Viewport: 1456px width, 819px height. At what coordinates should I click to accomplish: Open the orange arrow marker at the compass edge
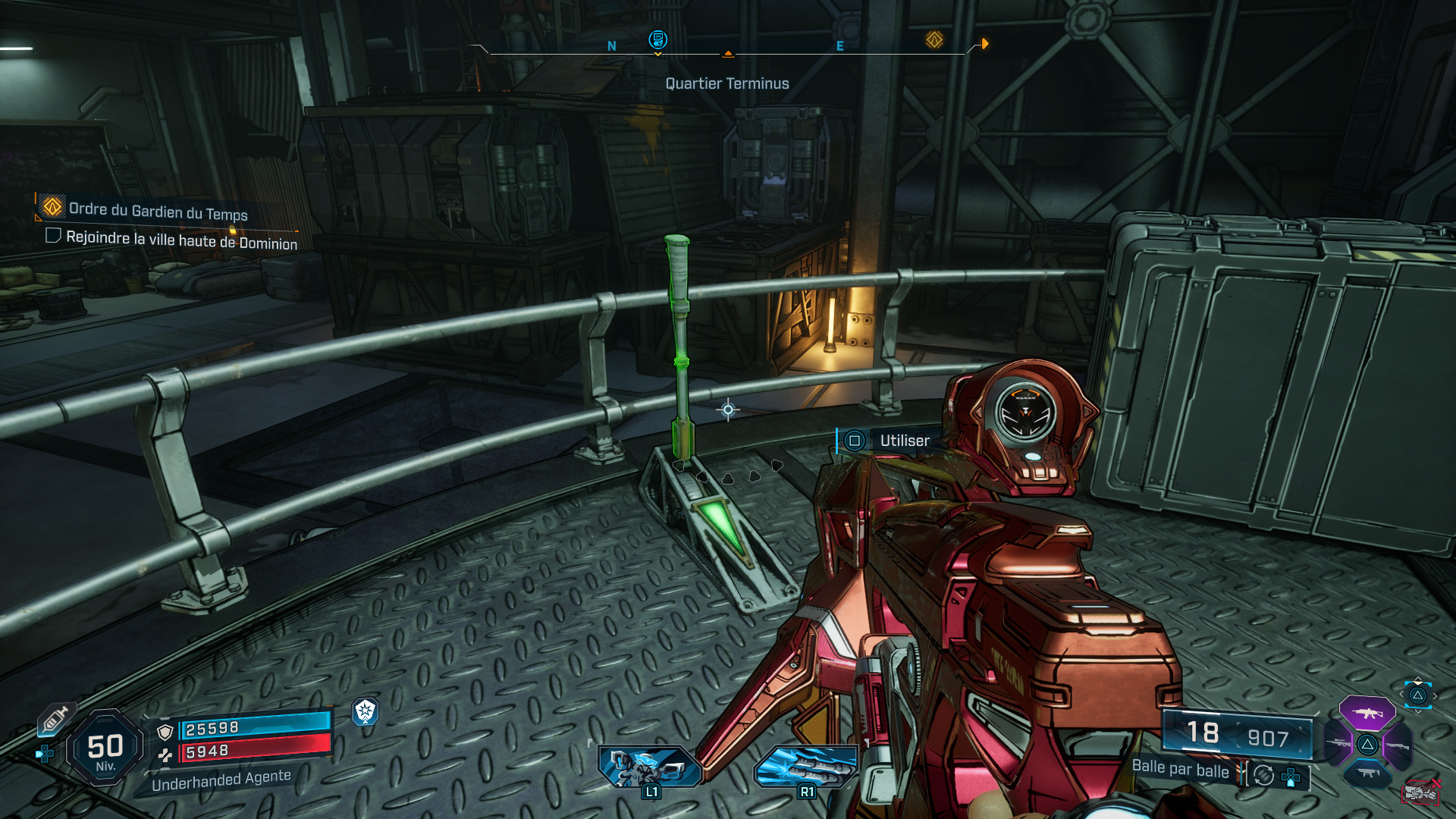coord(985,44)
